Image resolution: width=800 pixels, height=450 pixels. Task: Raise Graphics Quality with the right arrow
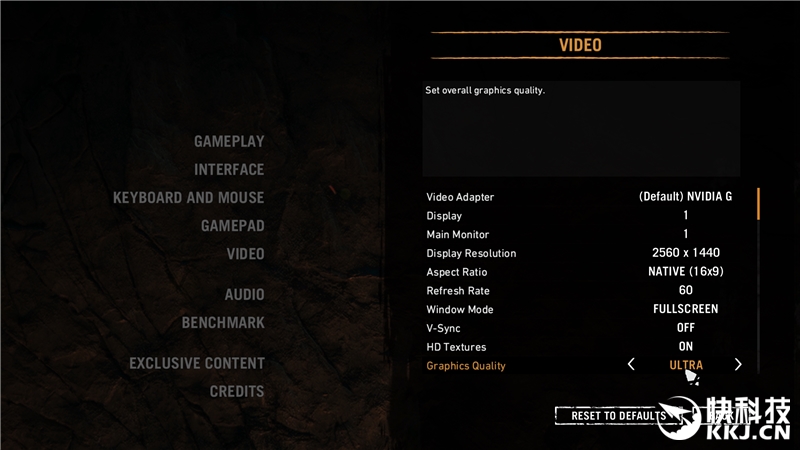click(x=738, y=365)
